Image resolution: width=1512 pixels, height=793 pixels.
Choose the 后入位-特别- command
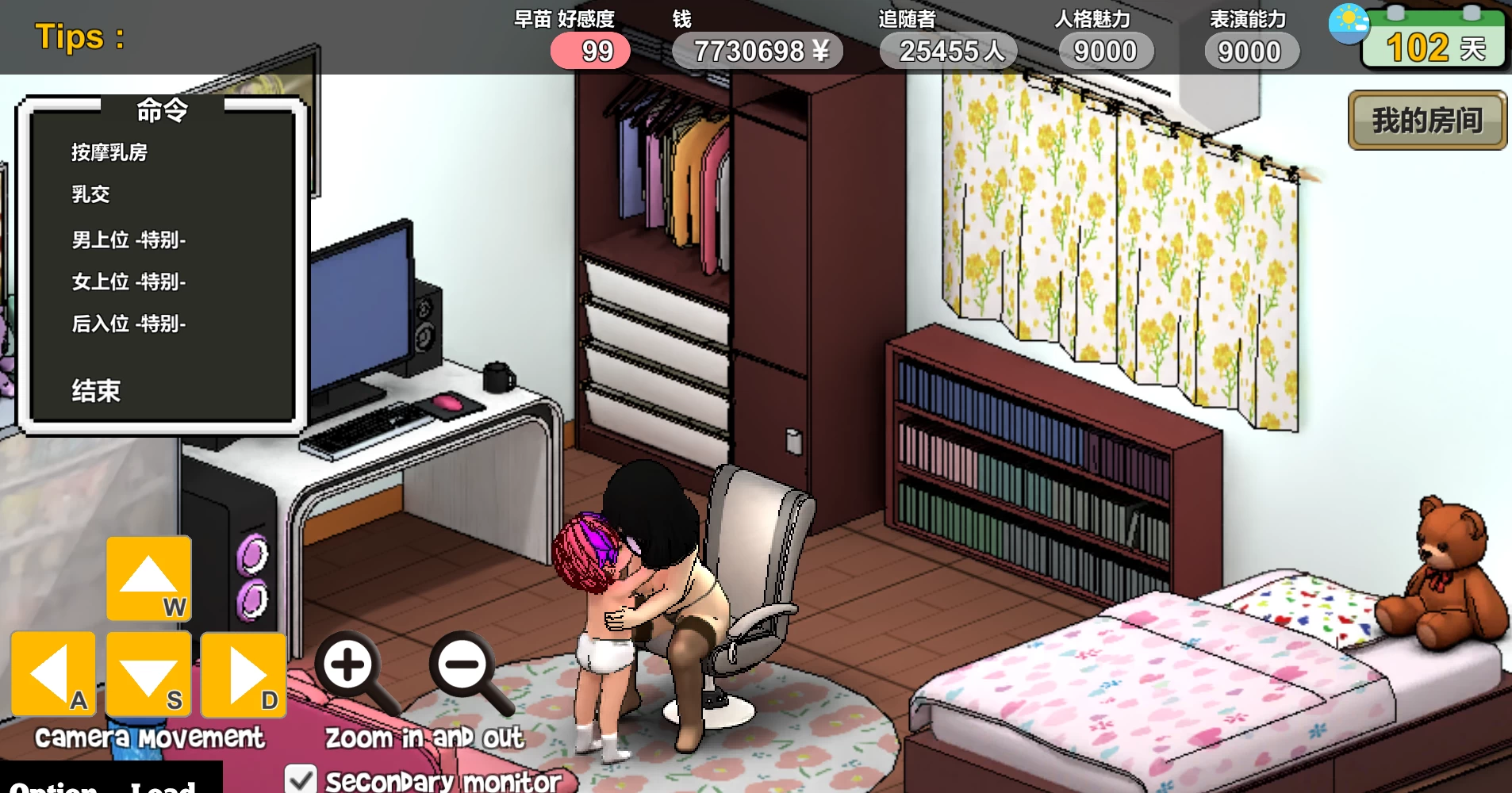(x=127, y=324)
